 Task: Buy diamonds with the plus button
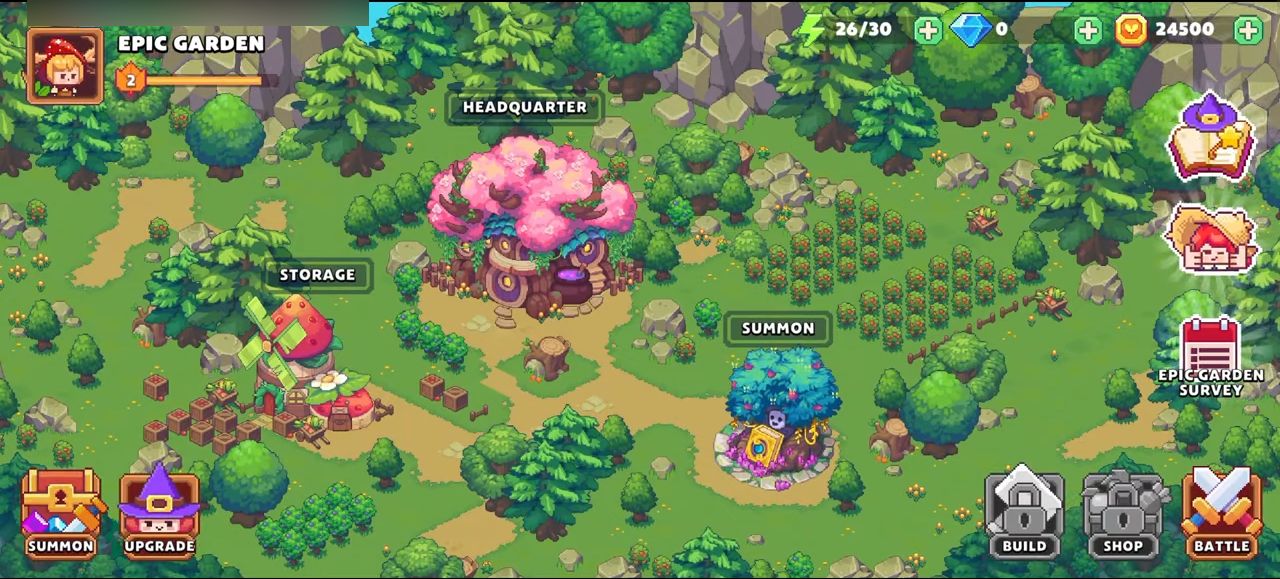click(x=1088, y=30)
